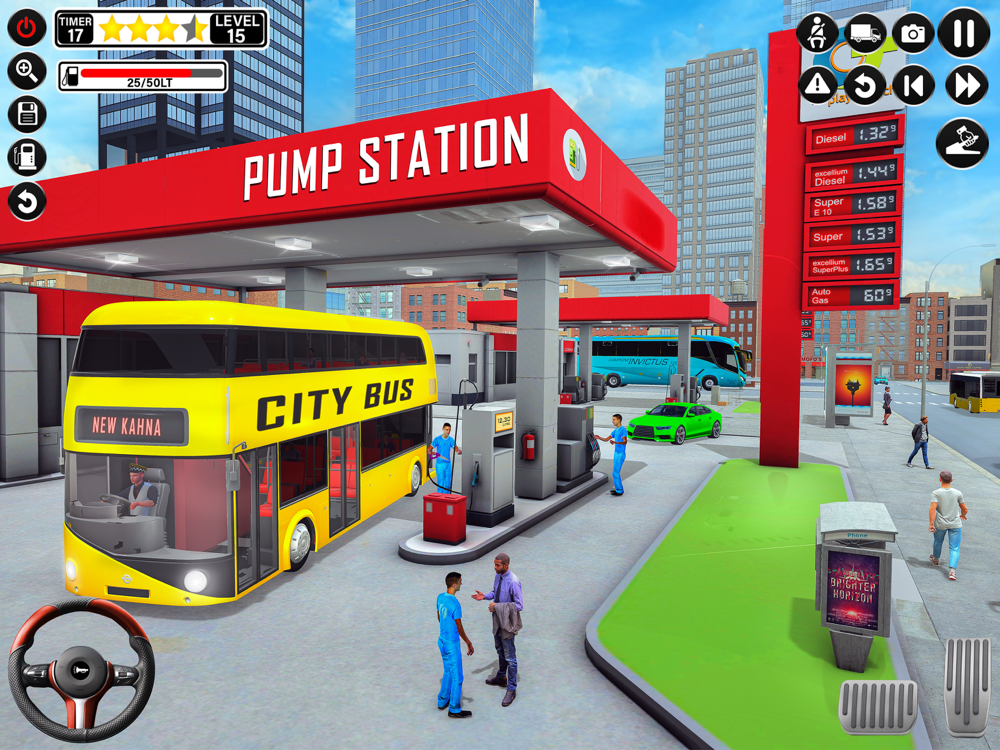Viewport: 1000px width, 750px height.
Task: Pause the game
Action: (x=964, y=34)
